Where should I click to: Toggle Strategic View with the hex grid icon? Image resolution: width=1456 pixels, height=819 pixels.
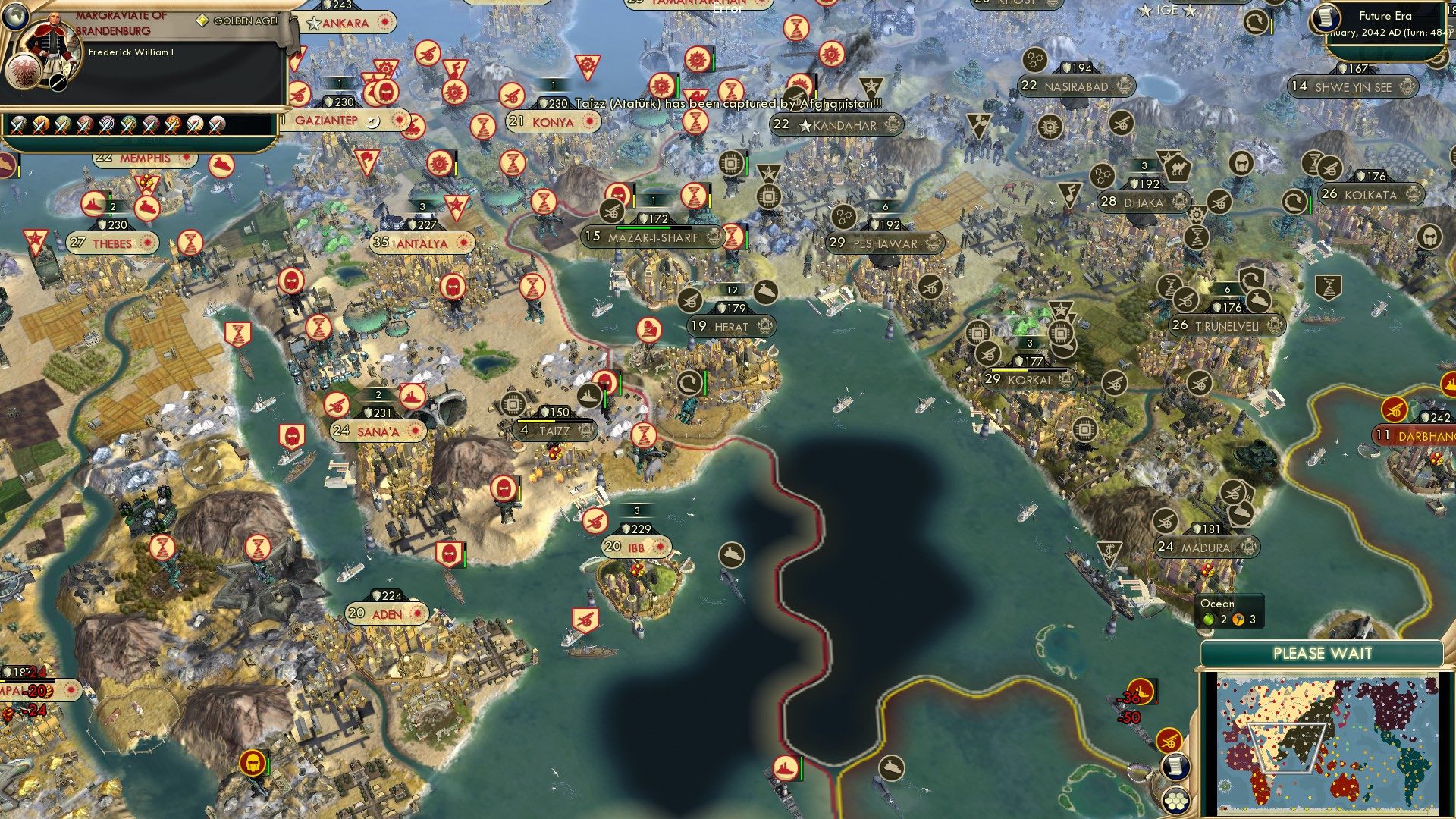tap(1176, 802)
